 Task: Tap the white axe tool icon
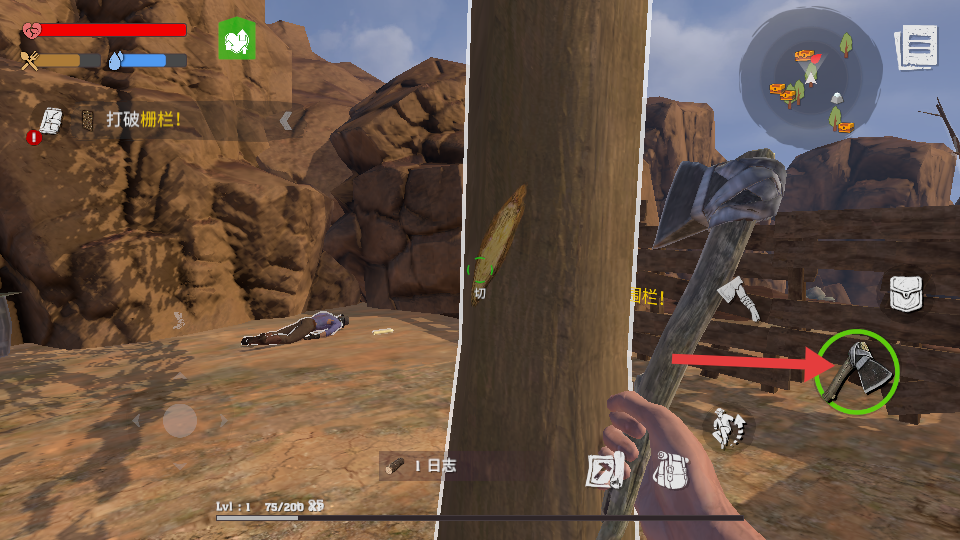click(x=739, y=298)
